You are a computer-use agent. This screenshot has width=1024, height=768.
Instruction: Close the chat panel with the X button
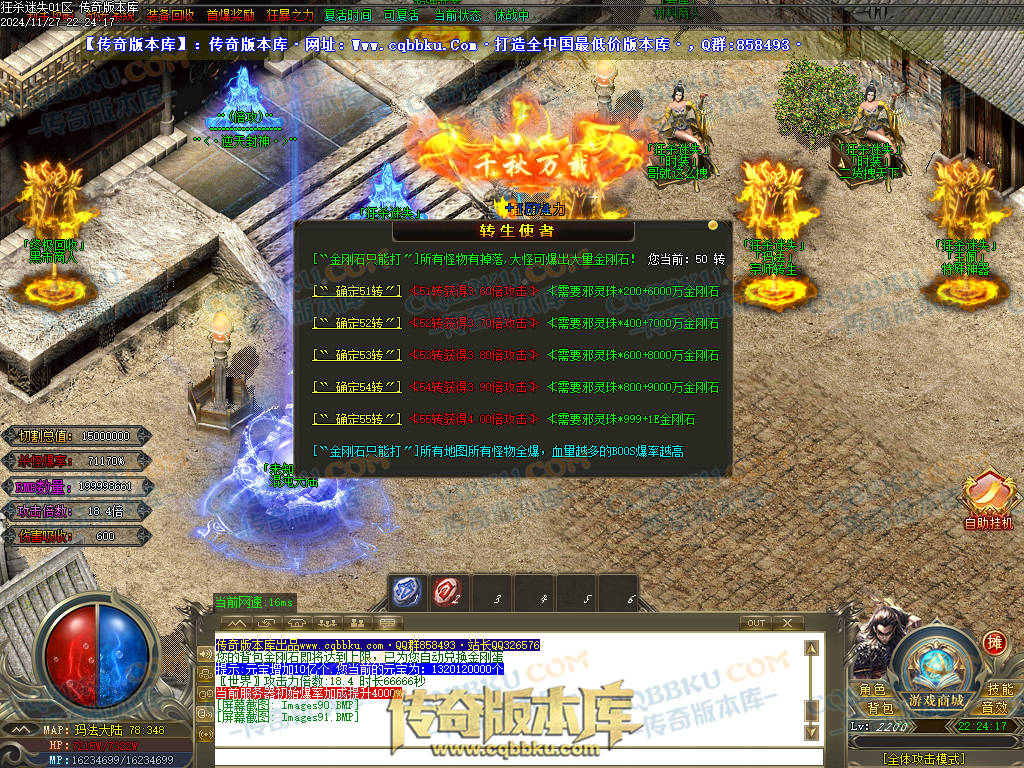point(789,623)
